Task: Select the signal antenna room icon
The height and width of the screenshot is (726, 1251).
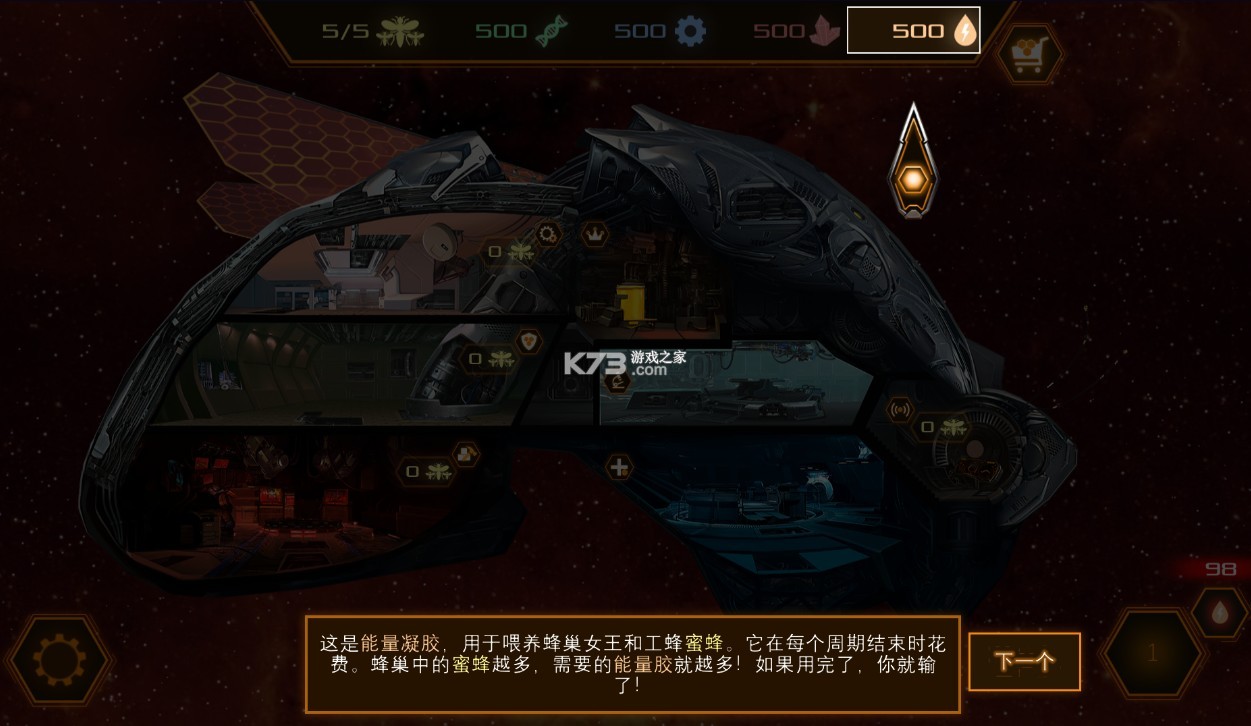Action: (x=900, y=408)
